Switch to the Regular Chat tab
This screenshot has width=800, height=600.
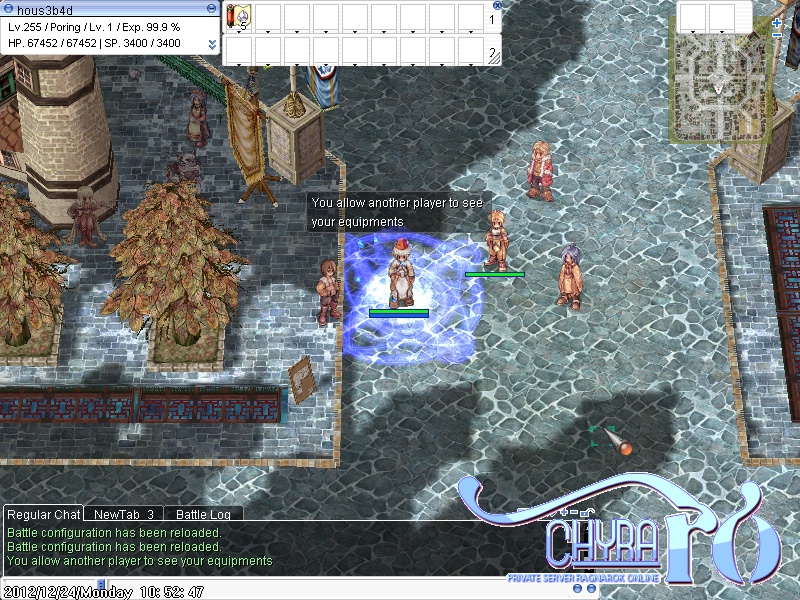point(43,514)
